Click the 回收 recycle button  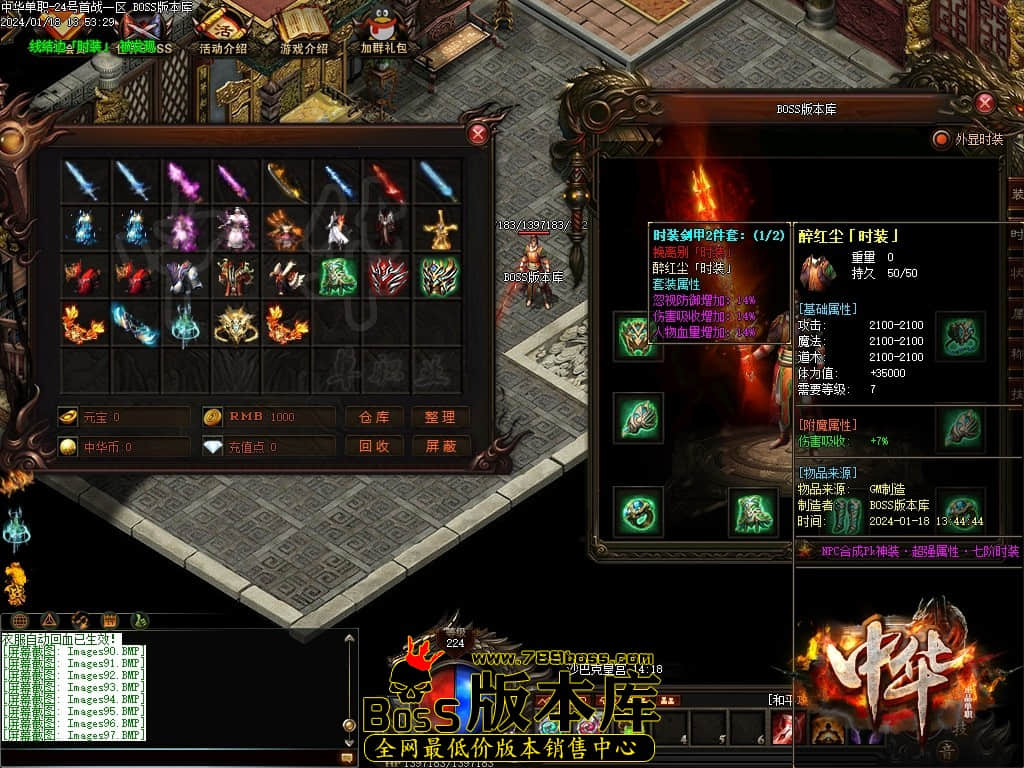click(x=374, y=446)
